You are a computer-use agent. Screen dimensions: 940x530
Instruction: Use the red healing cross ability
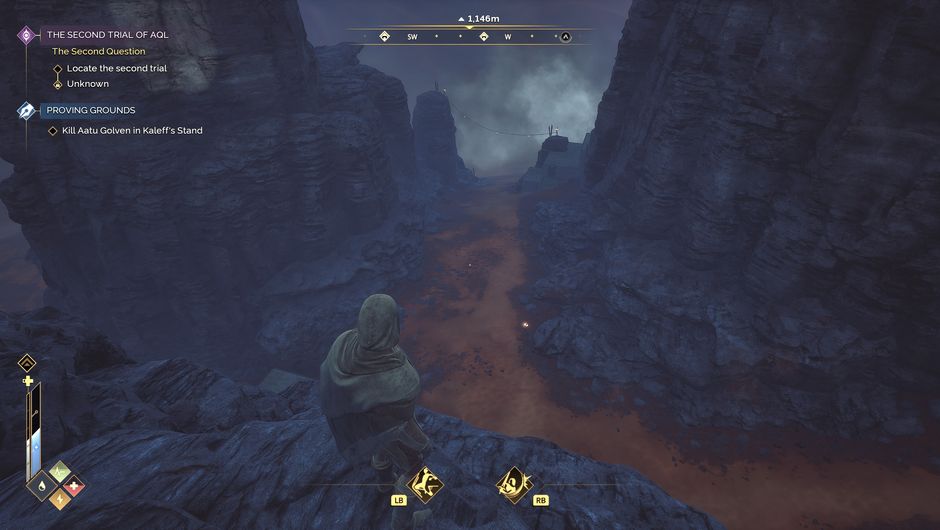pos(73,489)
